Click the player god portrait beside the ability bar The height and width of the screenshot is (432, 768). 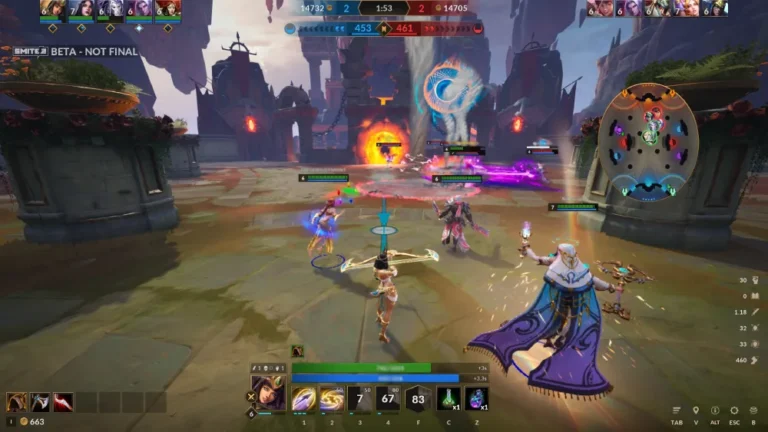point(270,393)
